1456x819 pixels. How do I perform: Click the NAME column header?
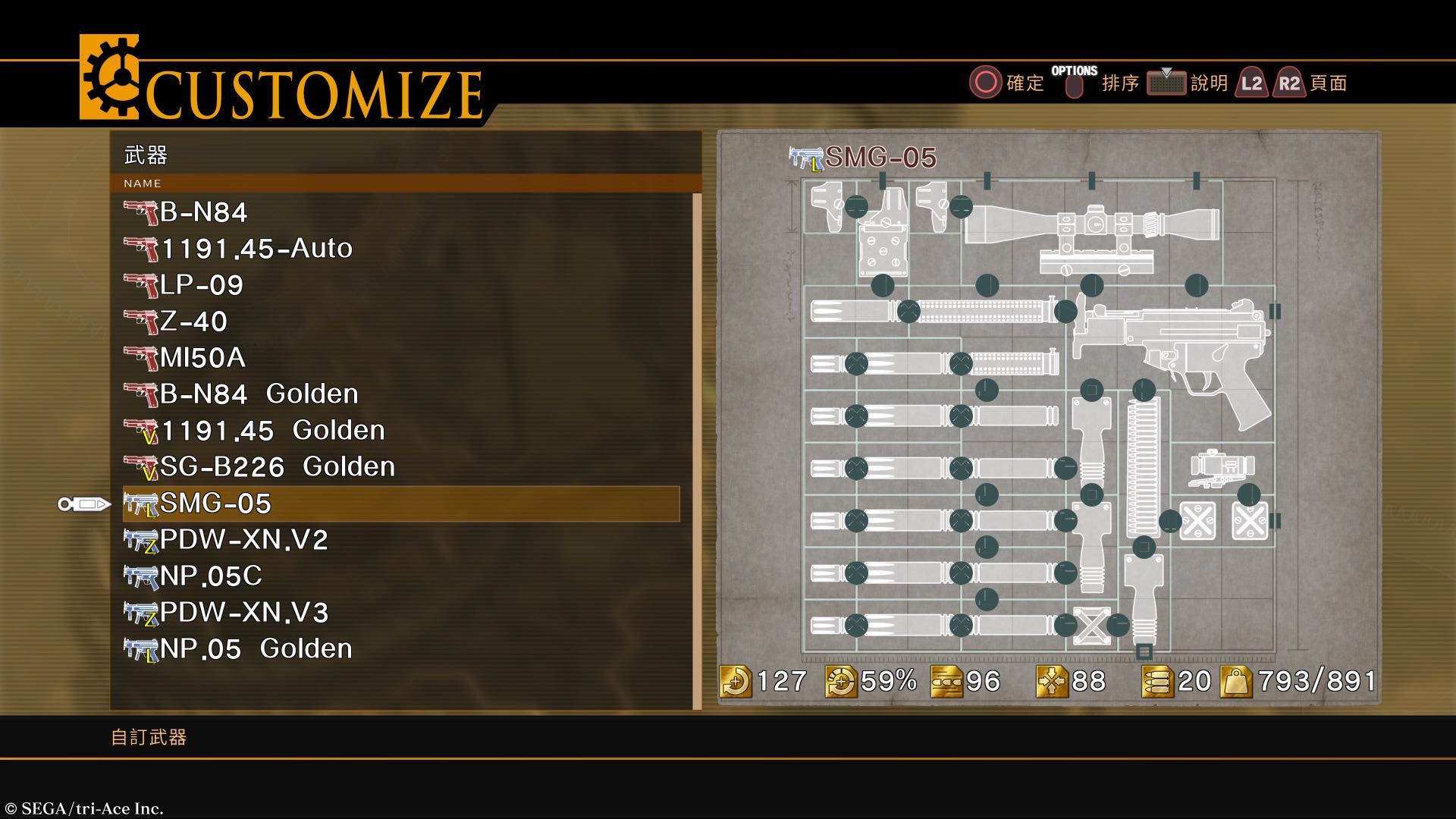[143, 184]
